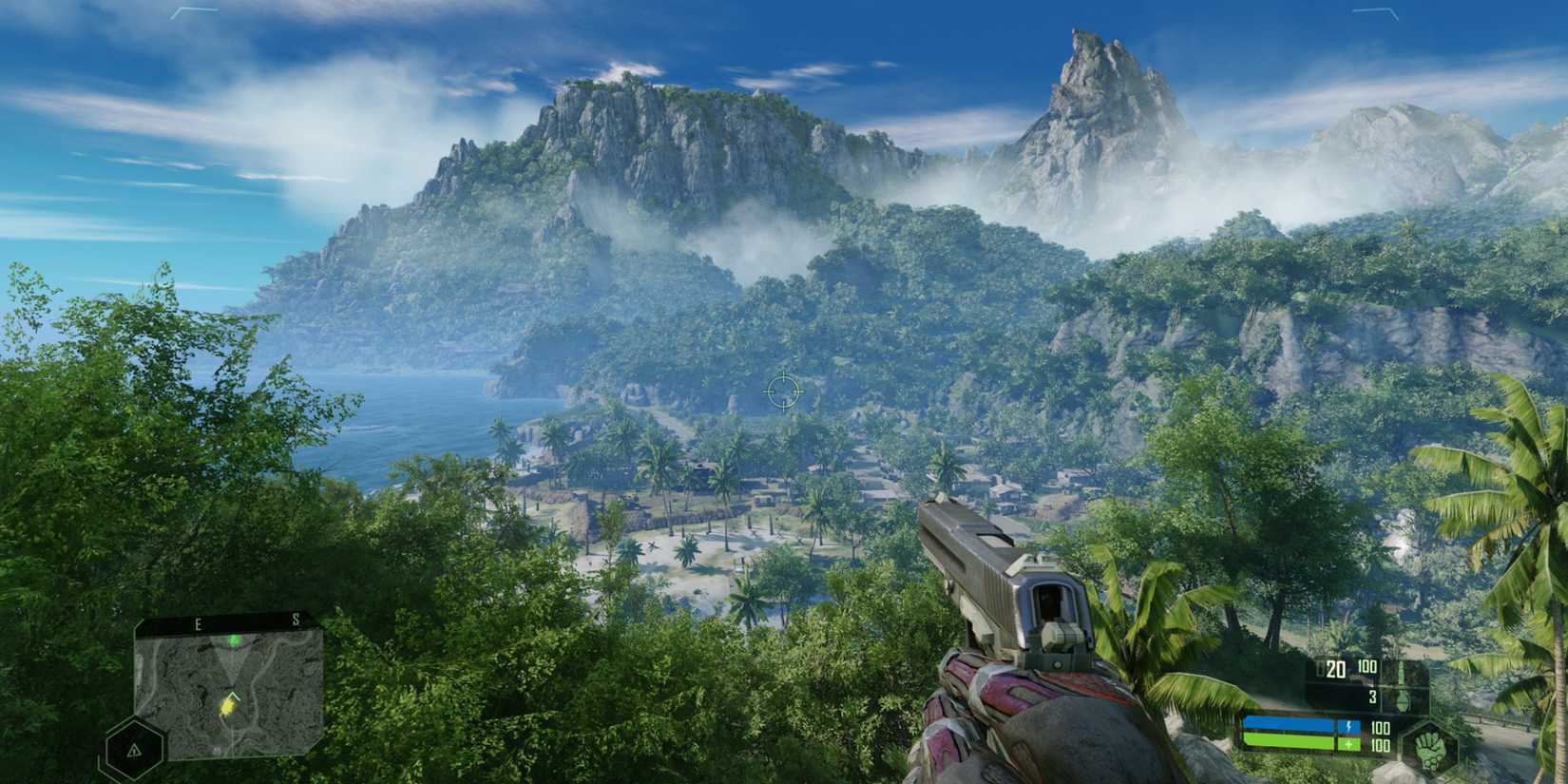Click the yellow player marker on the minimap
The width and height of the screenshot is (1568, 784).
tap(227, 707)
